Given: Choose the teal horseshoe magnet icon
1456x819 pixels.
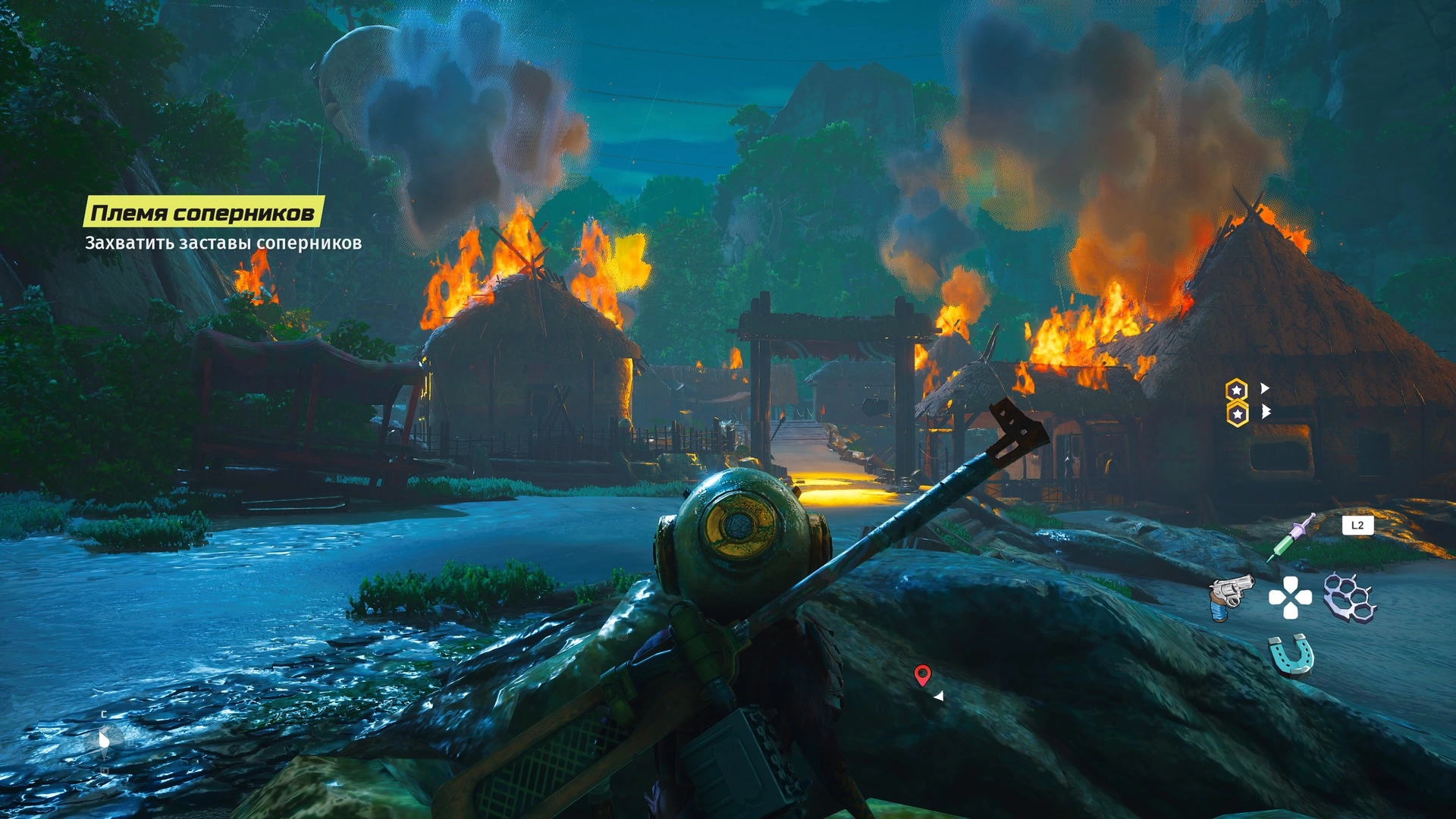Looking at the screenshot, I should click(x=1291, y=655).
